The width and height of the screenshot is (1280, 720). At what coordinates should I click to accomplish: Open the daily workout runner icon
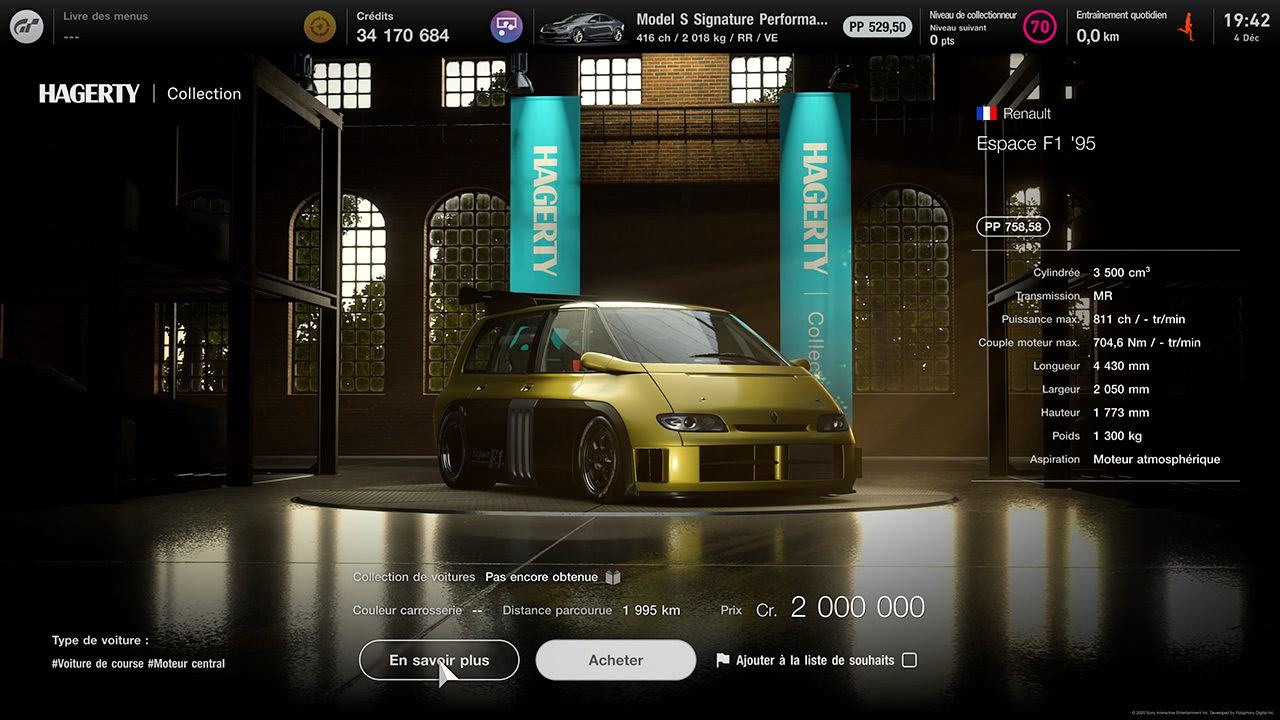click(x=1187, y=26)
